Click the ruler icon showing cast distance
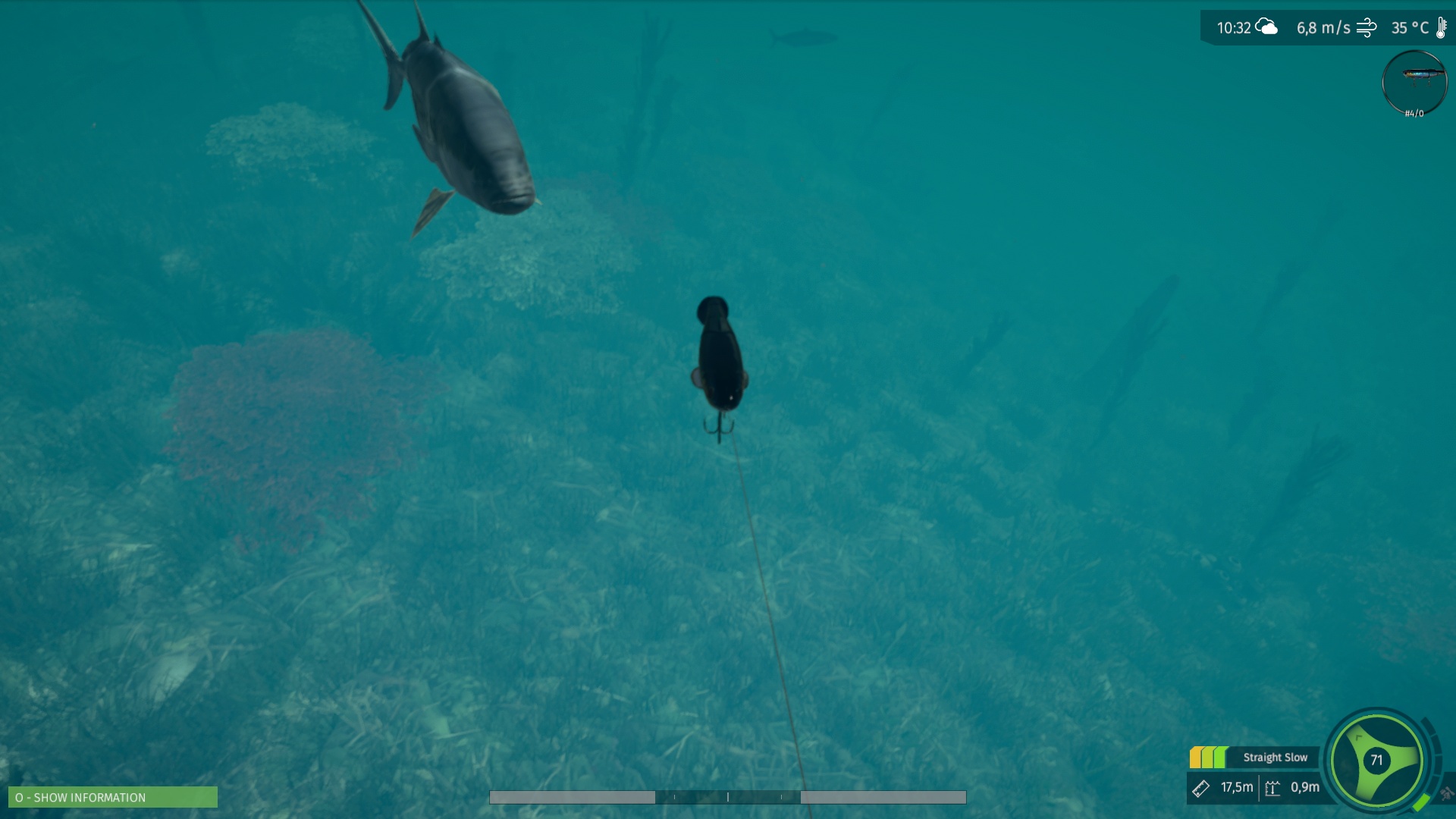This screenshot has height=819, width=1456. tap(1200, 789)
